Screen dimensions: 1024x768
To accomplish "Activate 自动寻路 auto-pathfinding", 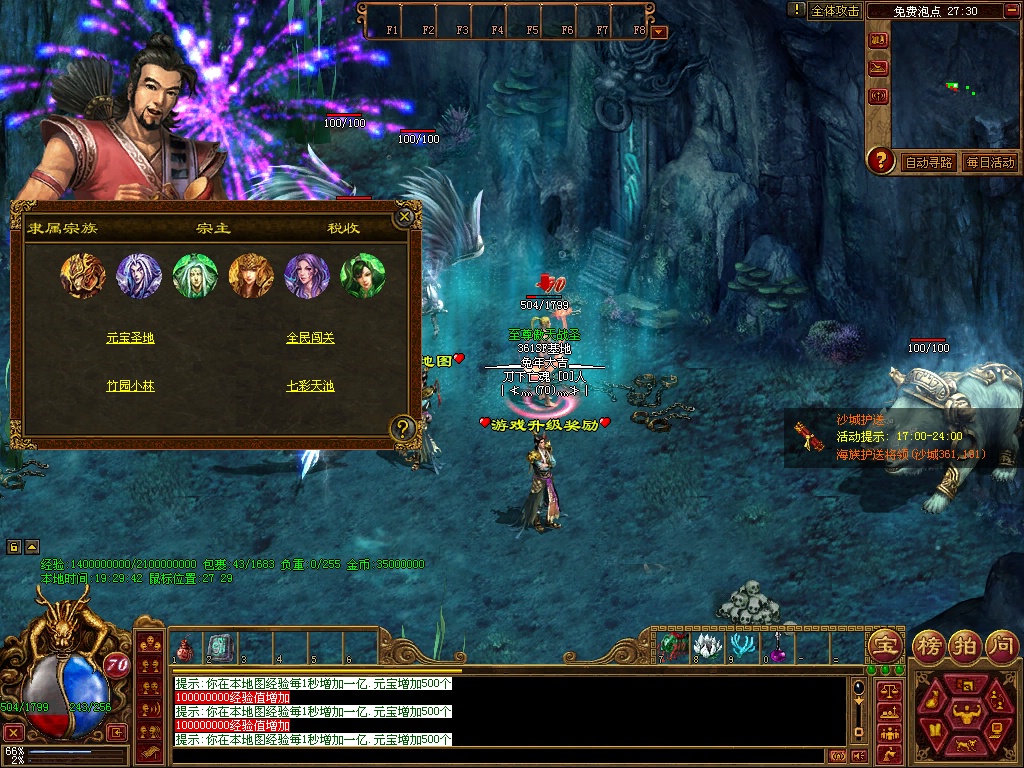I will coord(928,162).
